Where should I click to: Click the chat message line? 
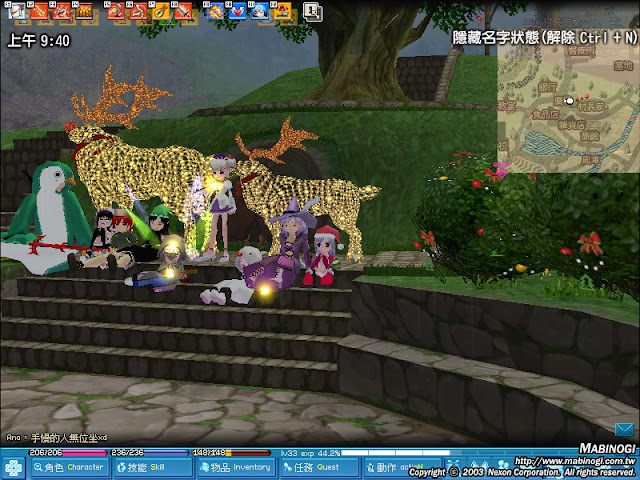coord(56,438)
